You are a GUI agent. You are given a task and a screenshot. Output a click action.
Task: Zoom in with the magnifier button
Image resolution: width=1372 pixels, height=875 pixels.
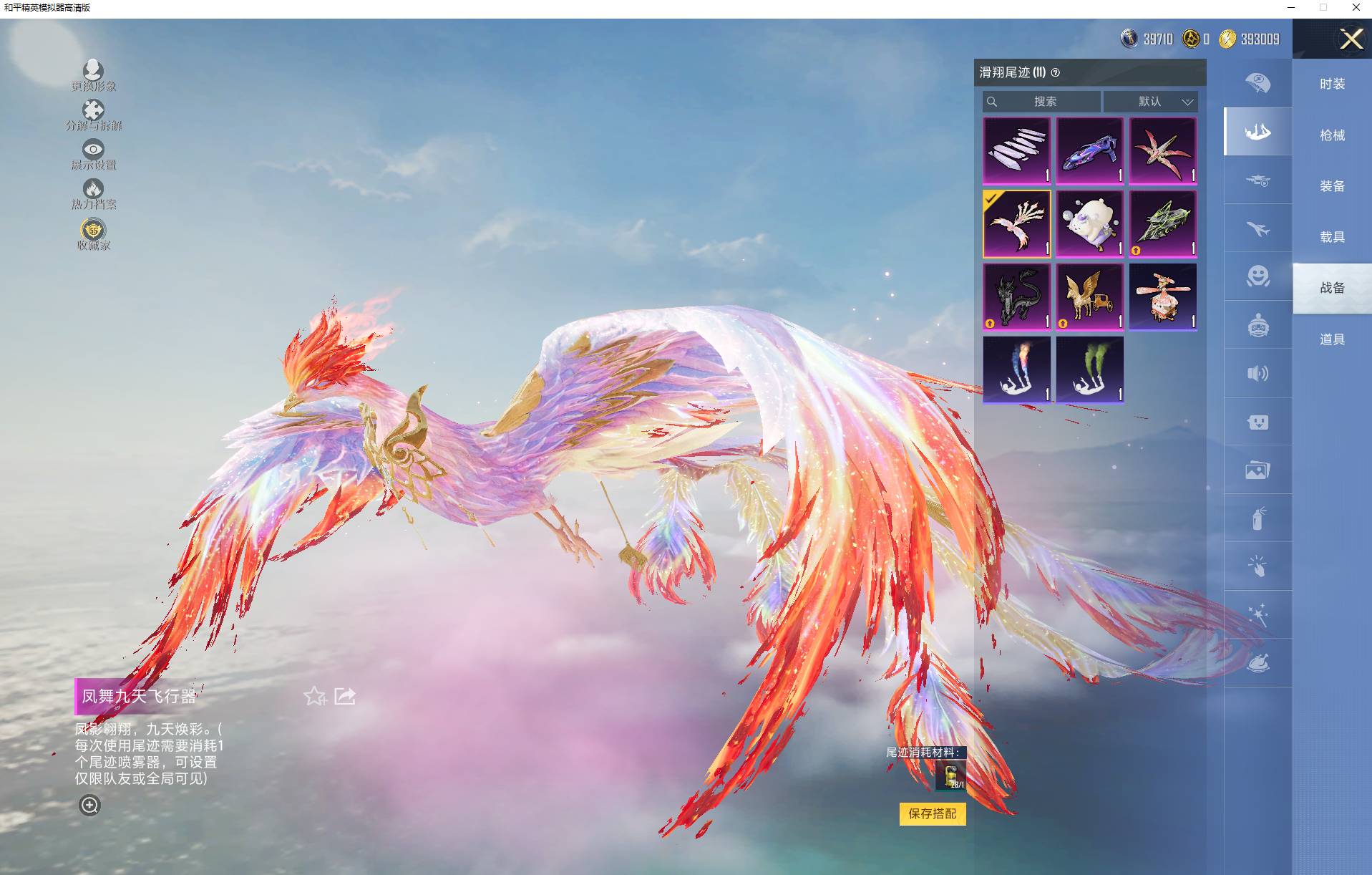pos(89,806)
